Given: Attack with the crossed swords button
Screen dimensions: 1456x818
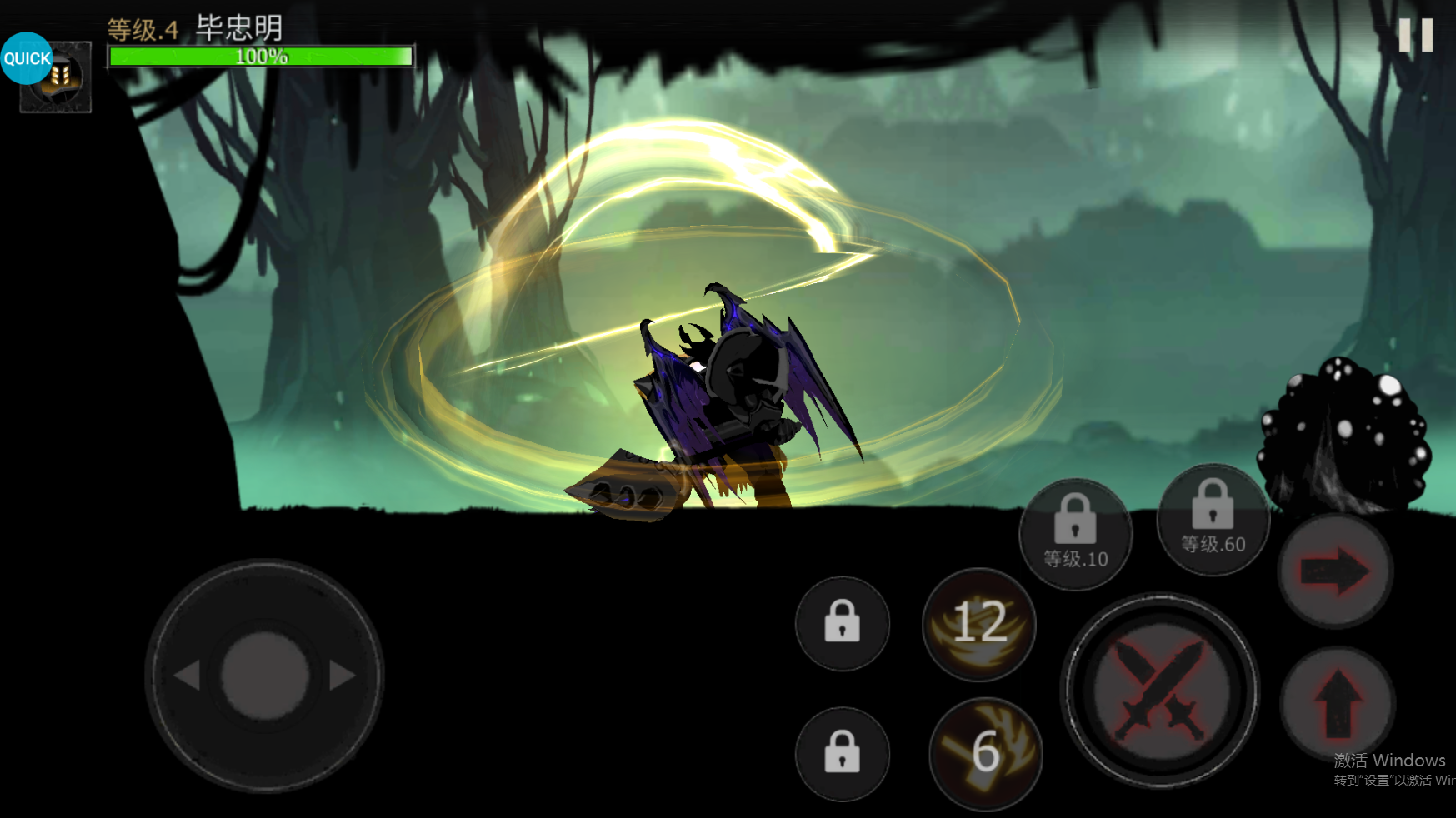Looking at the screenshot, I should click(1159, 690).
